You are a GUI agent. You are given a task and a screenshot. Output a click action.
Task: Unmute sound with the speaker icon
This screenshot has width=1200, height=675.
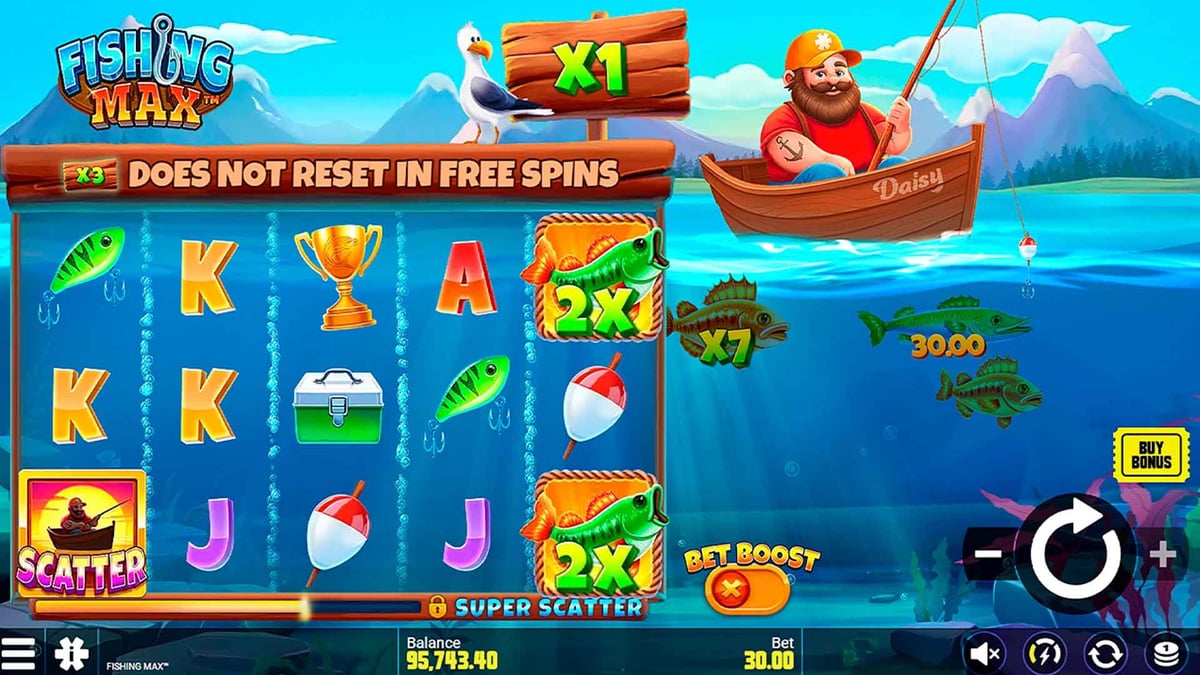(986, 654)
